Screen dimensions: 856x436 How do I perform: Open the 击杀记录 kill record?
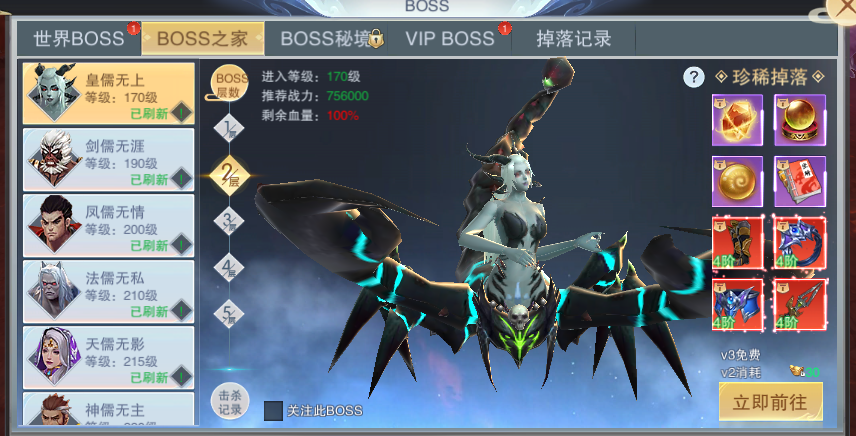pos(230,401)
